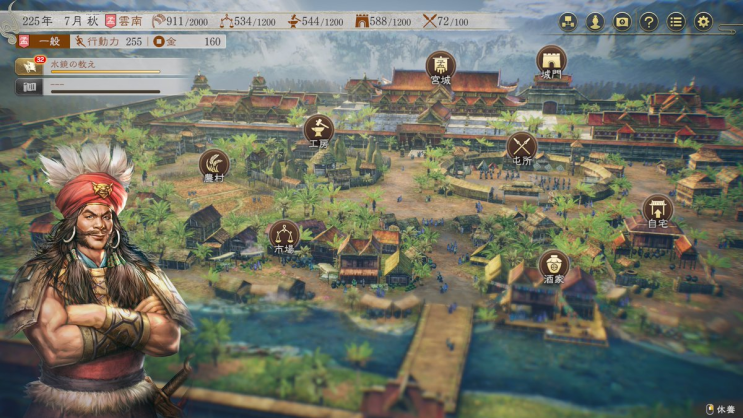743x418 pixels.
Task: Enter the 宮城 palace location
Action: [x=441, y=66]
